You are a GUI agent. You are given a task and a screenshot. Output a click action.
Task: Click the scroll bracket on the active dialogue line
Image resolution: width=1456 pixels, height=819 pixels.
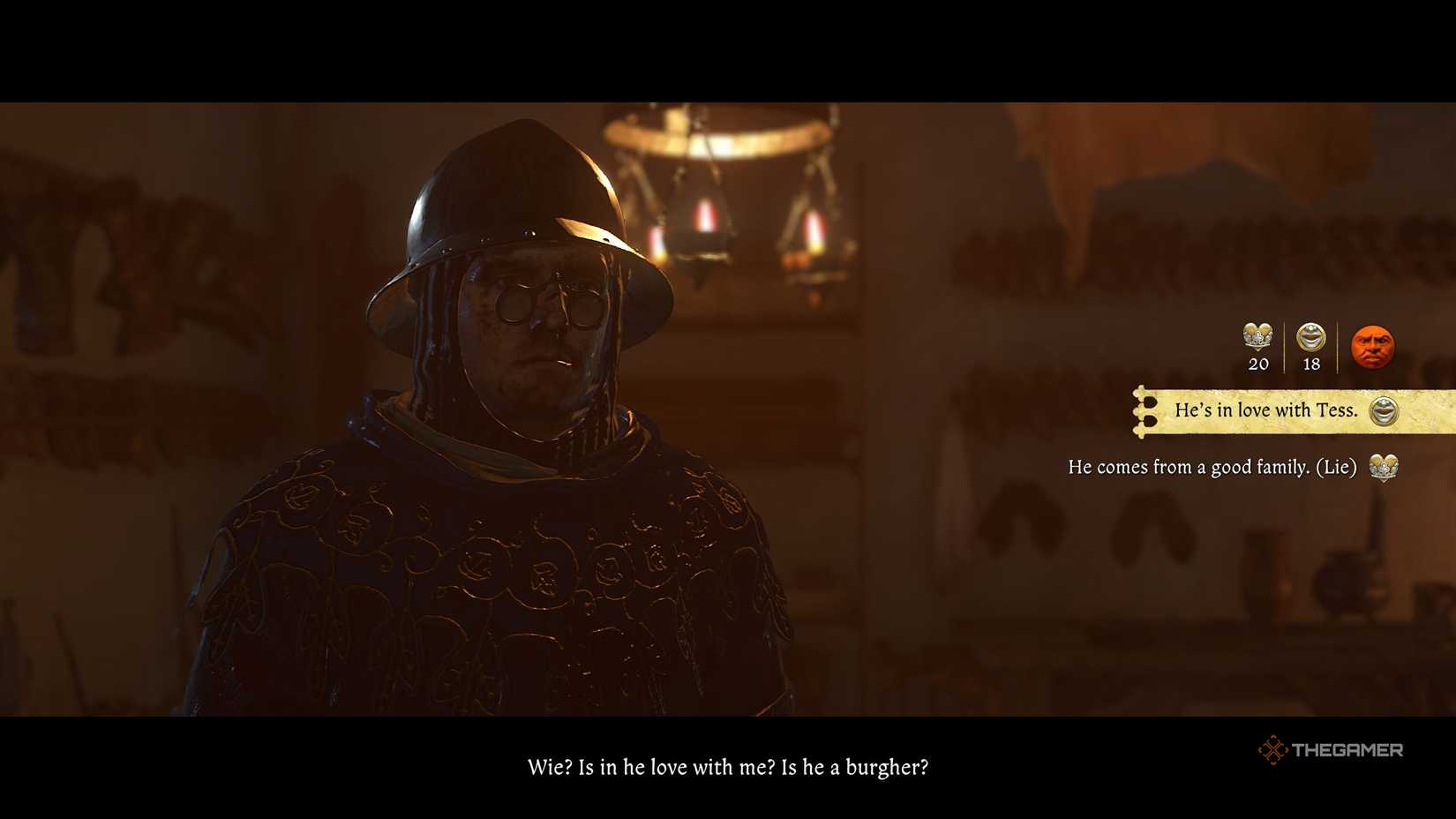click(x=1147, y=410)
